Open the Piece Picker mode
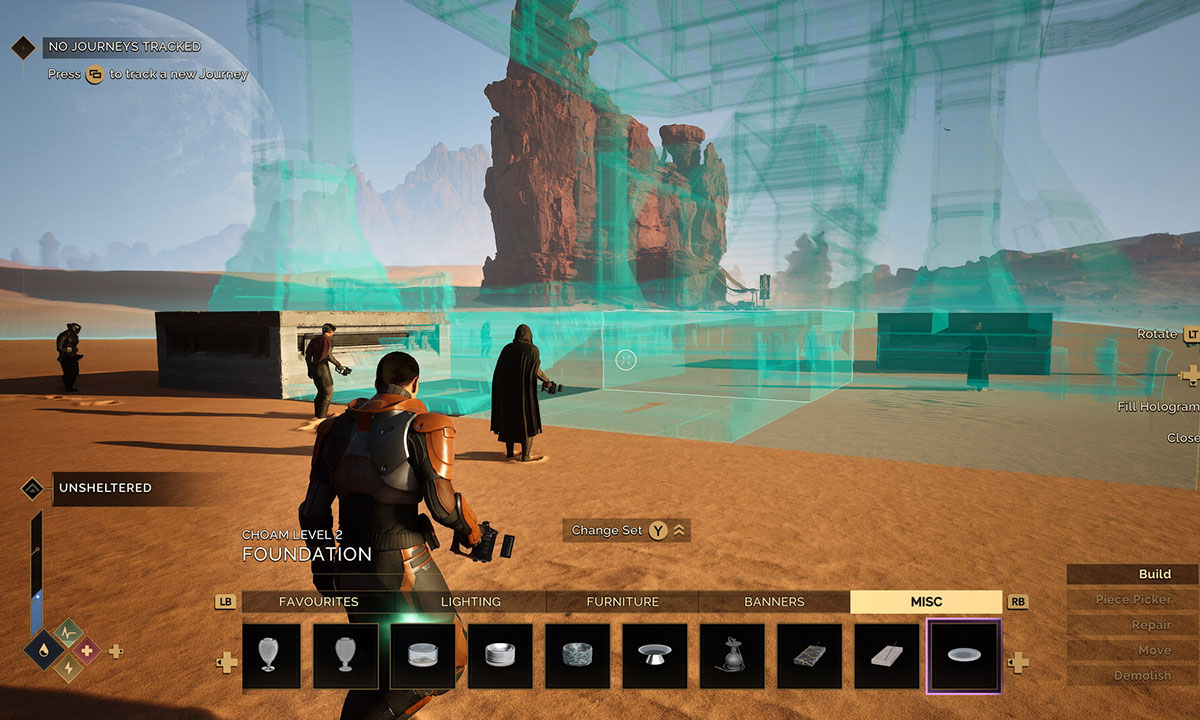 click(1132, 600)
